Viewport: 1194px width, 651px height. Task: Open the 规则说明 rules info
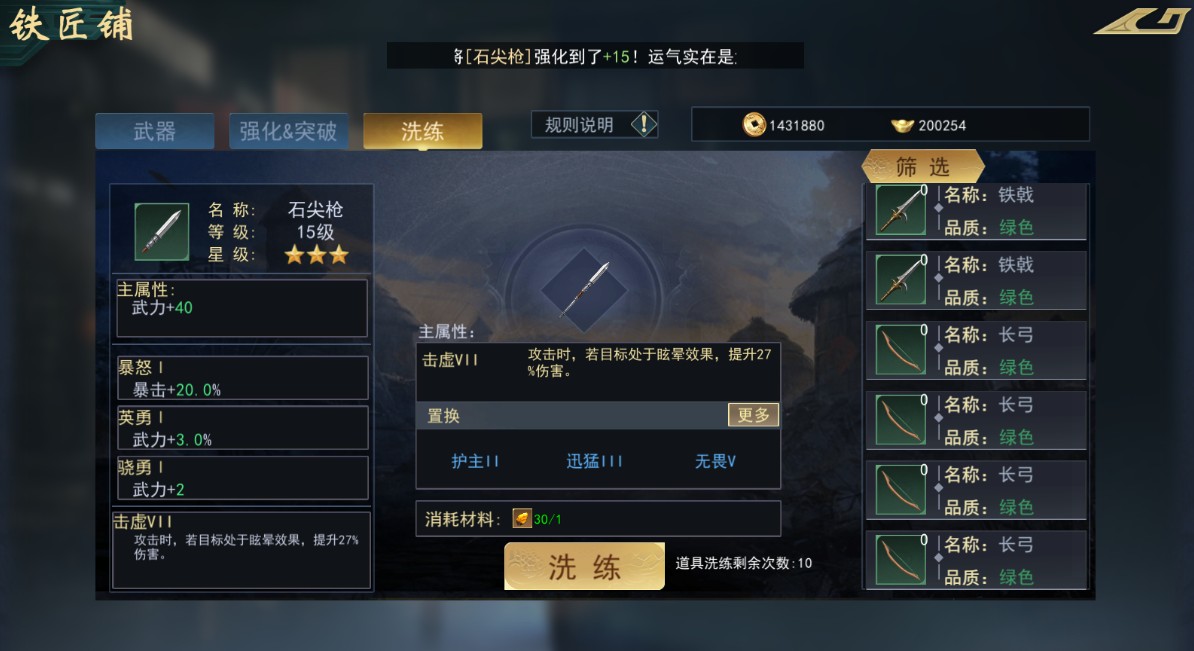tap(594, 125)
